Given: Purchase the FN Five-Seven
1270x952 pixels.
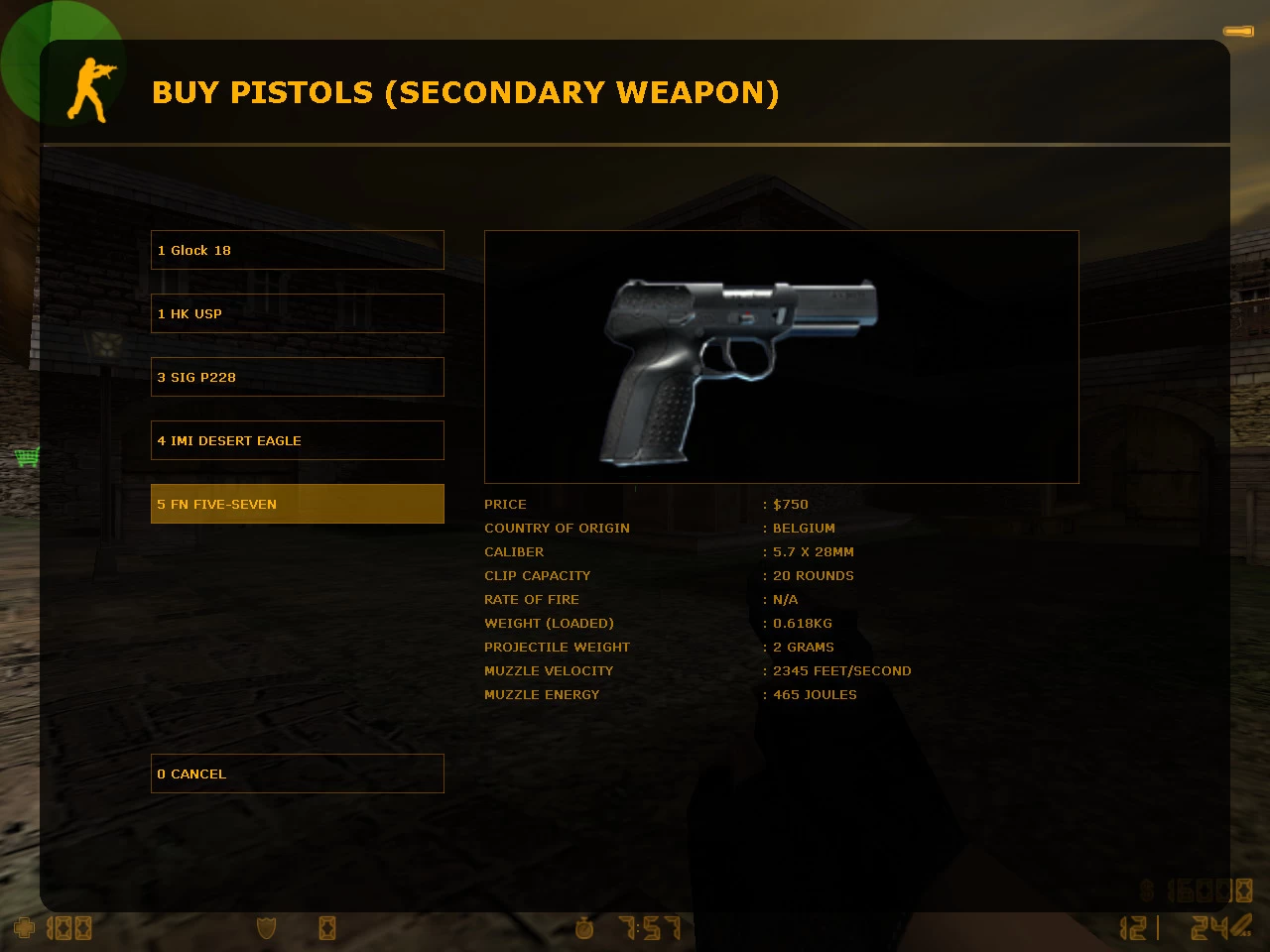Looking at the screenshot, I should [297, 504].
